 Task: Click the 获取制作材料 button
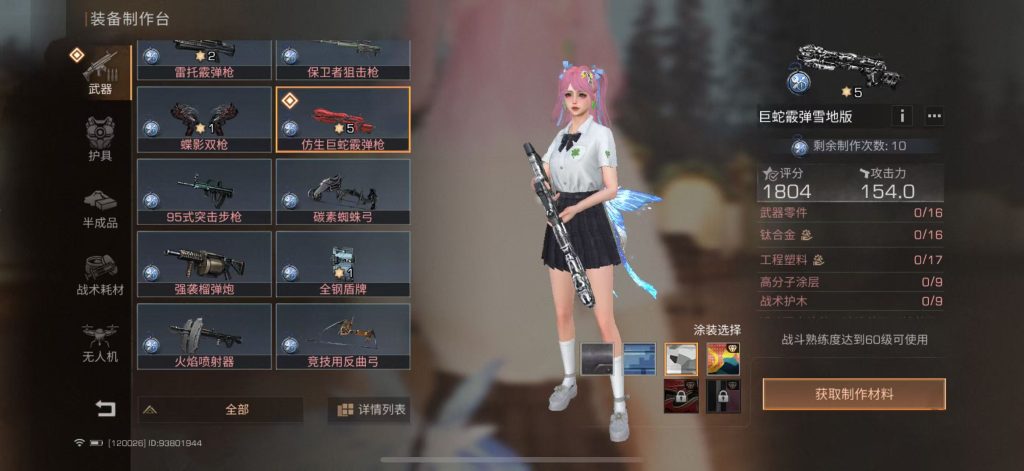[853, 394]
